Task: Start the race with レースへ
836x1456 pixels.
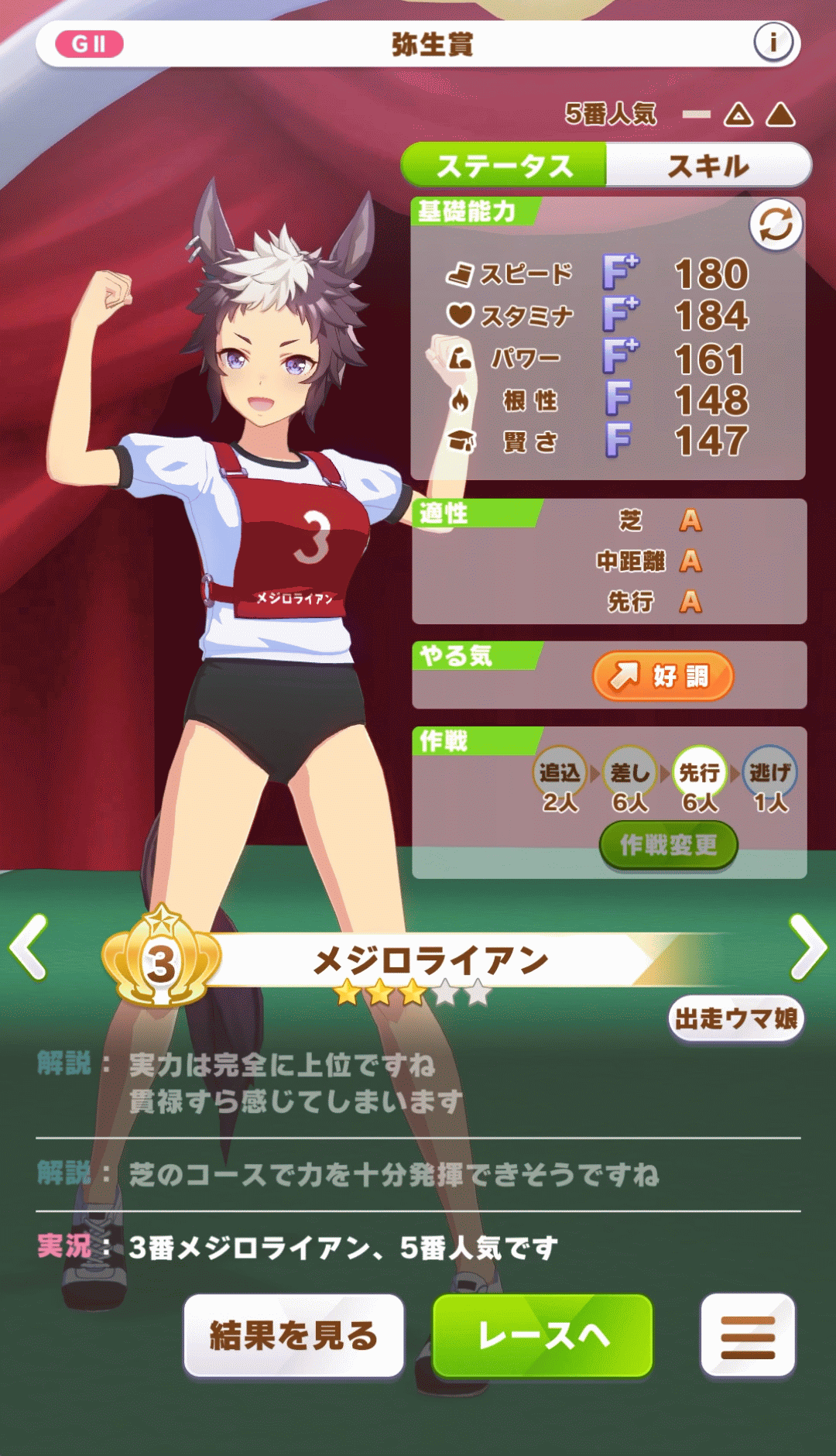Action: coord(543,1335)
